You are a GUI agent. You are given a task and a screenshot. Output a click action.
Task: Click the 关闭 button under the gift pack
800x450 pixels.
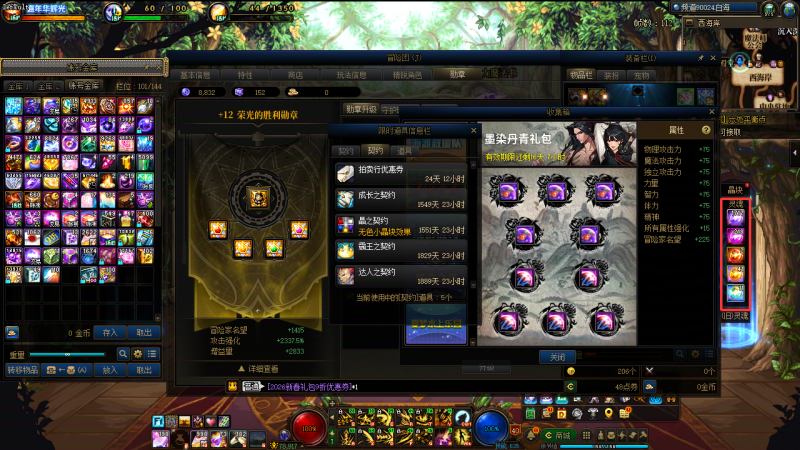[x=558, y=356]
